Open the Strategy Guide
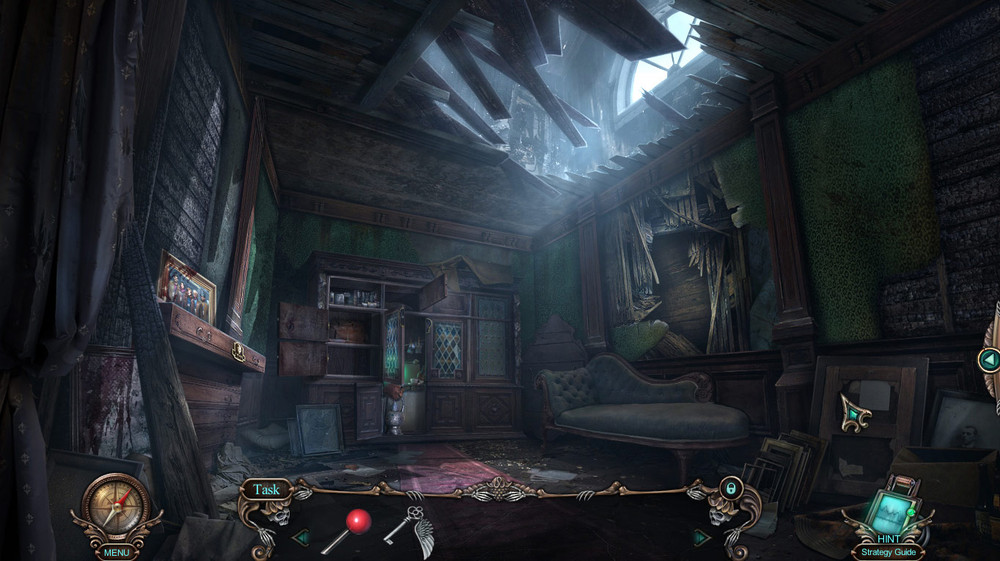This screenshot has width=1000, height=561. (887, 551)
